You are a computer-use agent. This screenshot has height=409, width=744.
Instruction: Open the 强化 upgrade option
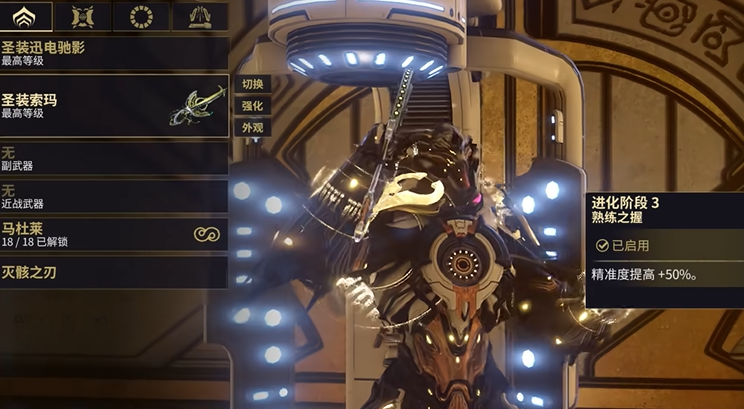252,106
